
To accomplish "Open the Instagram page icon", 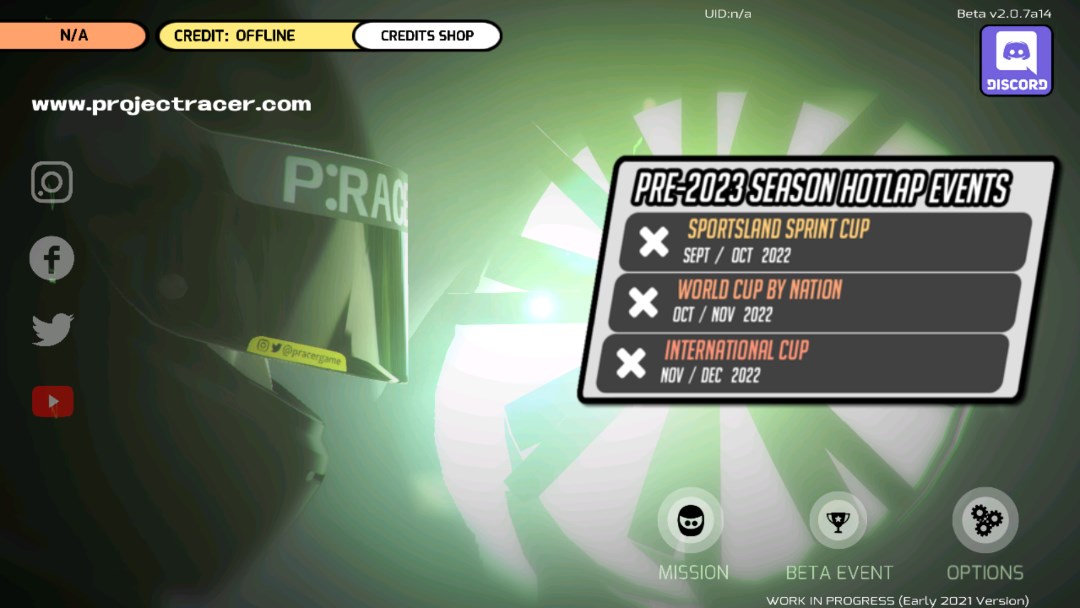I will coord(52,182).
